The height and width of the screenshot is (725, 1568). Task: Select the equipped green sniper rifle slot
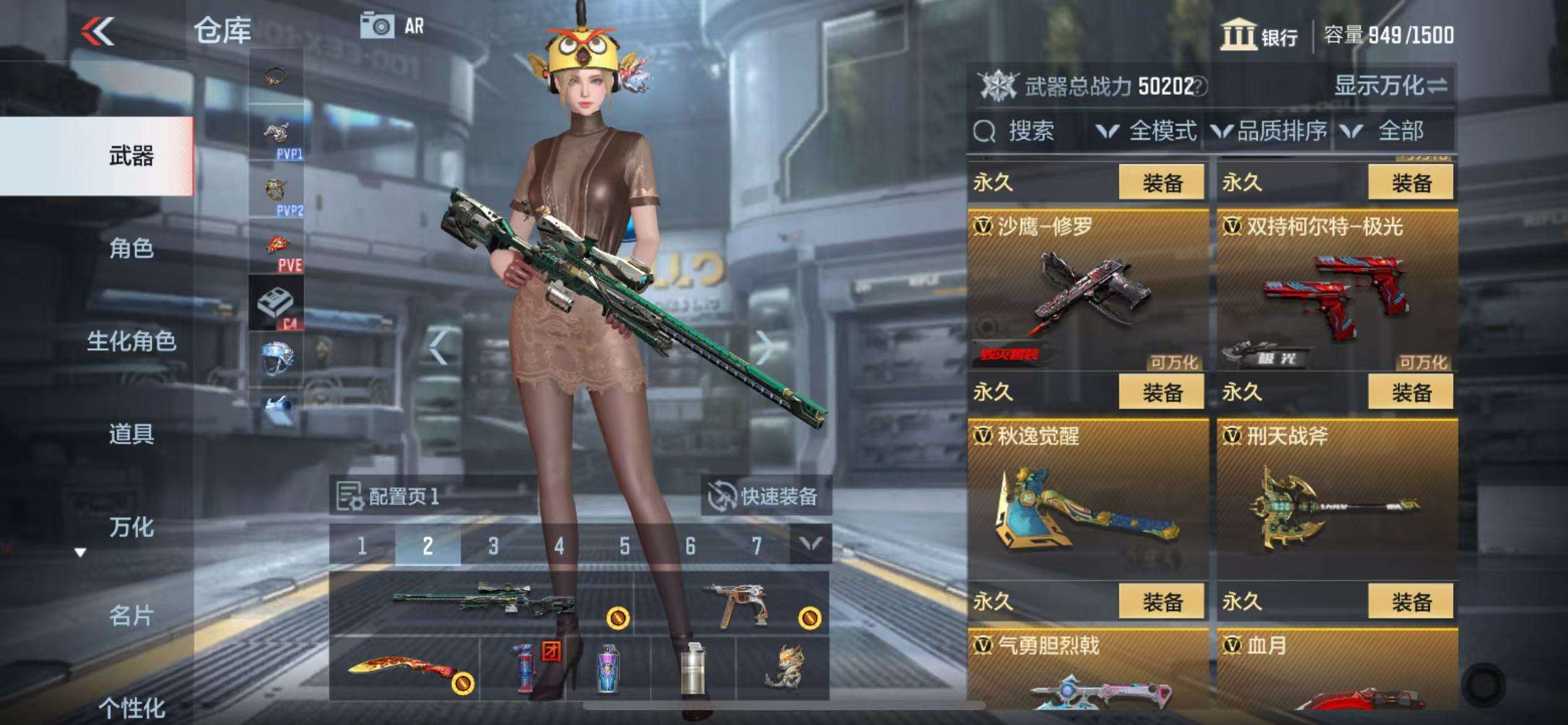tap(482, 602)
